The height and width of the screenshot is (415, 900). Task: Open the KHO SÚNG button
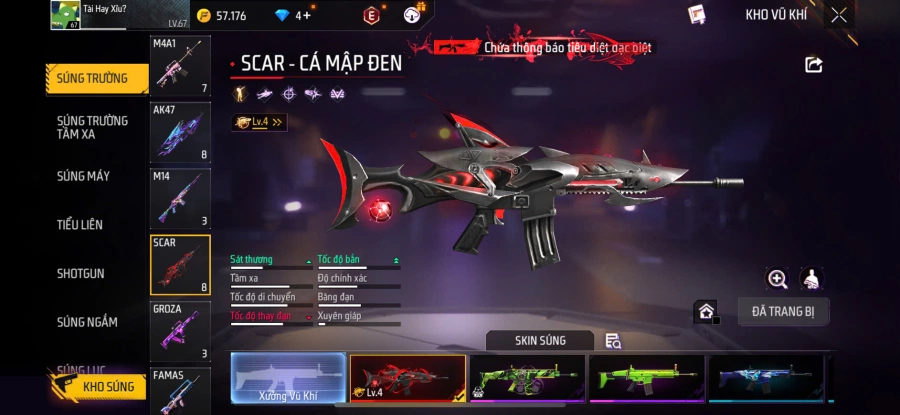pyautogui.click(x=100, y=386)
